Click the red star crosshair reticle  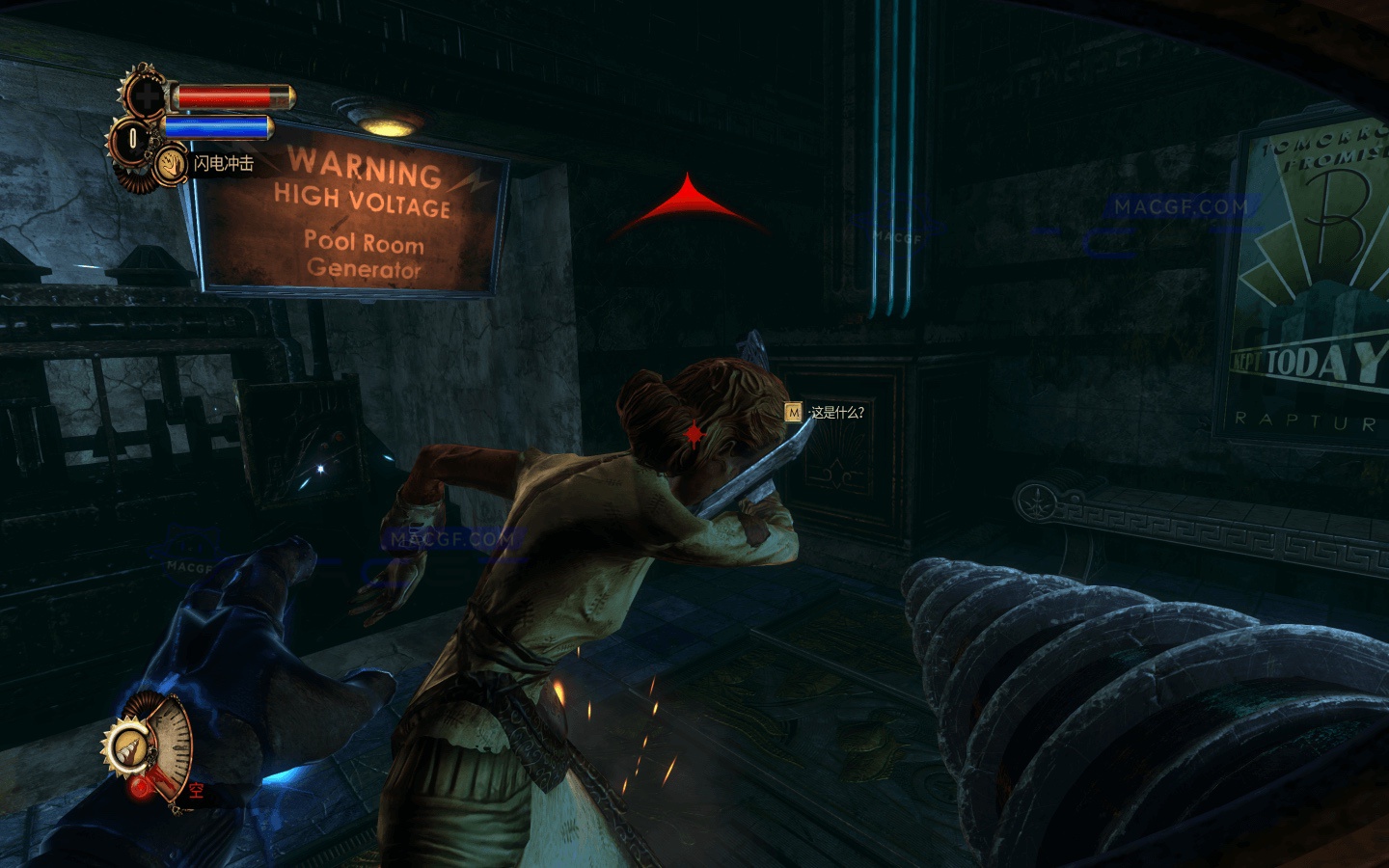[694, 434]
